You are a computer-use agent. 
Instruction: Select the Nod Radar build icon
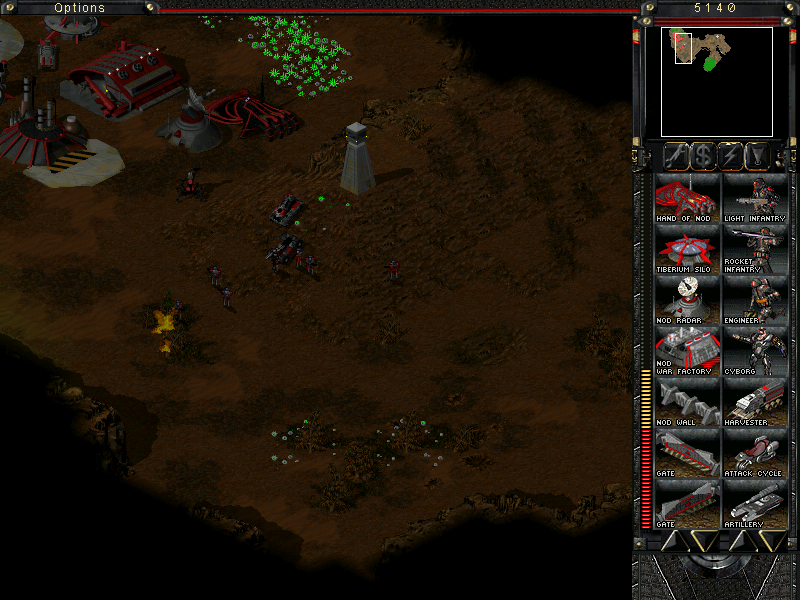pos(687,300)
